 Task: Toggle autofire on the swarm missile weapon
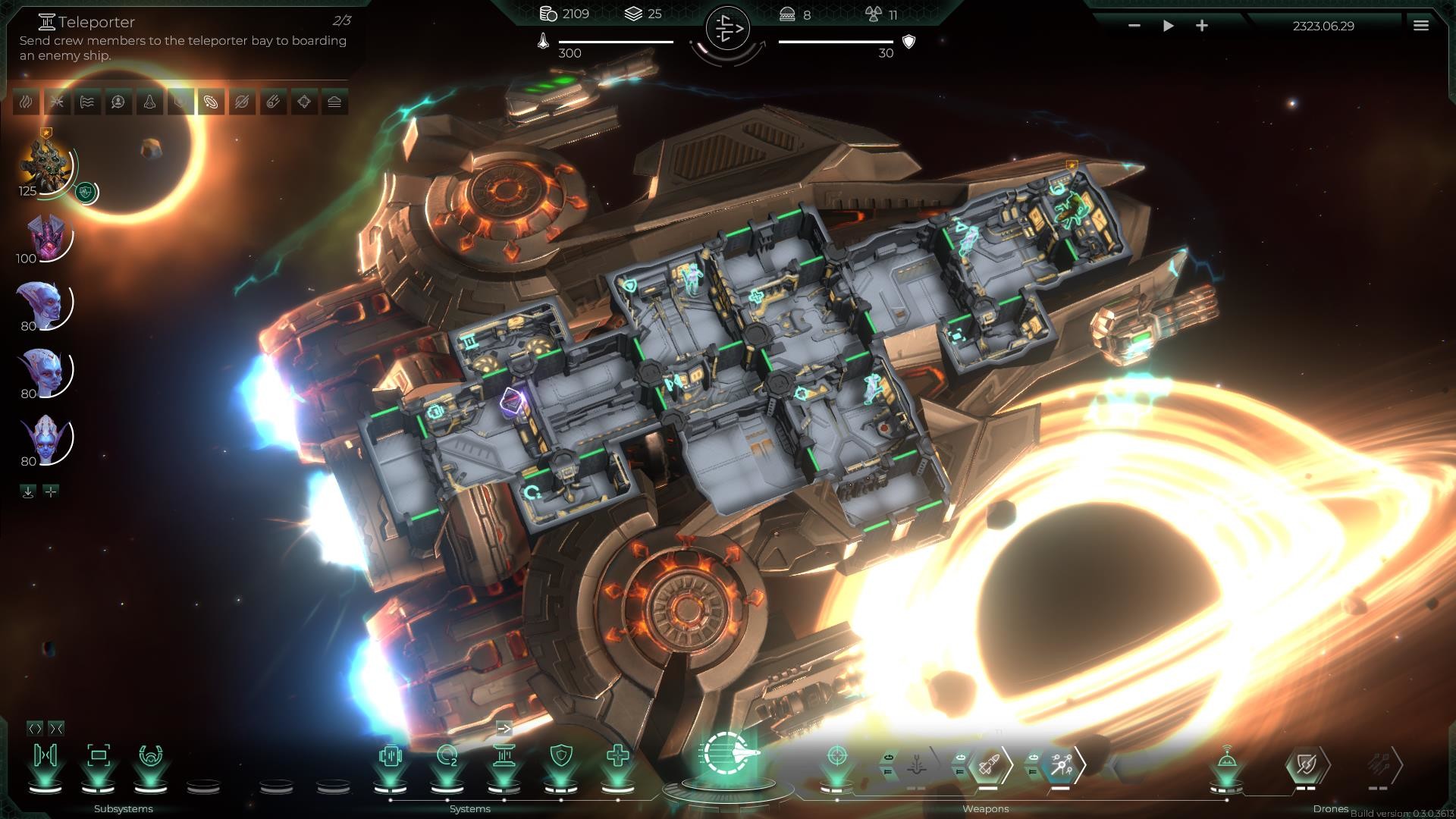tap(1033, 756)
